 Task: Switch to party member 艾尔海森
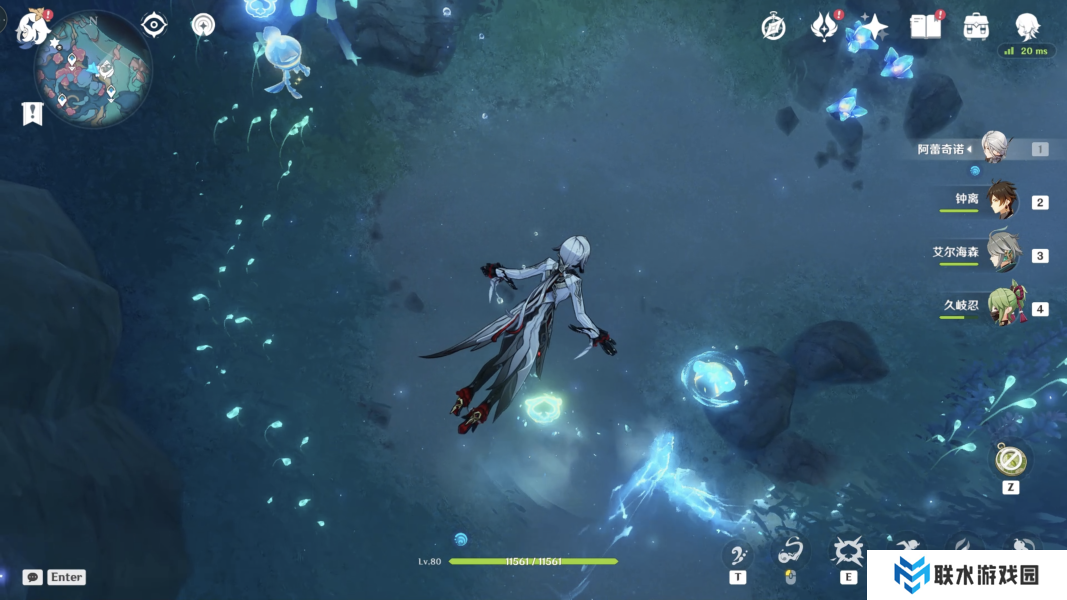[x=1002, y=252]
